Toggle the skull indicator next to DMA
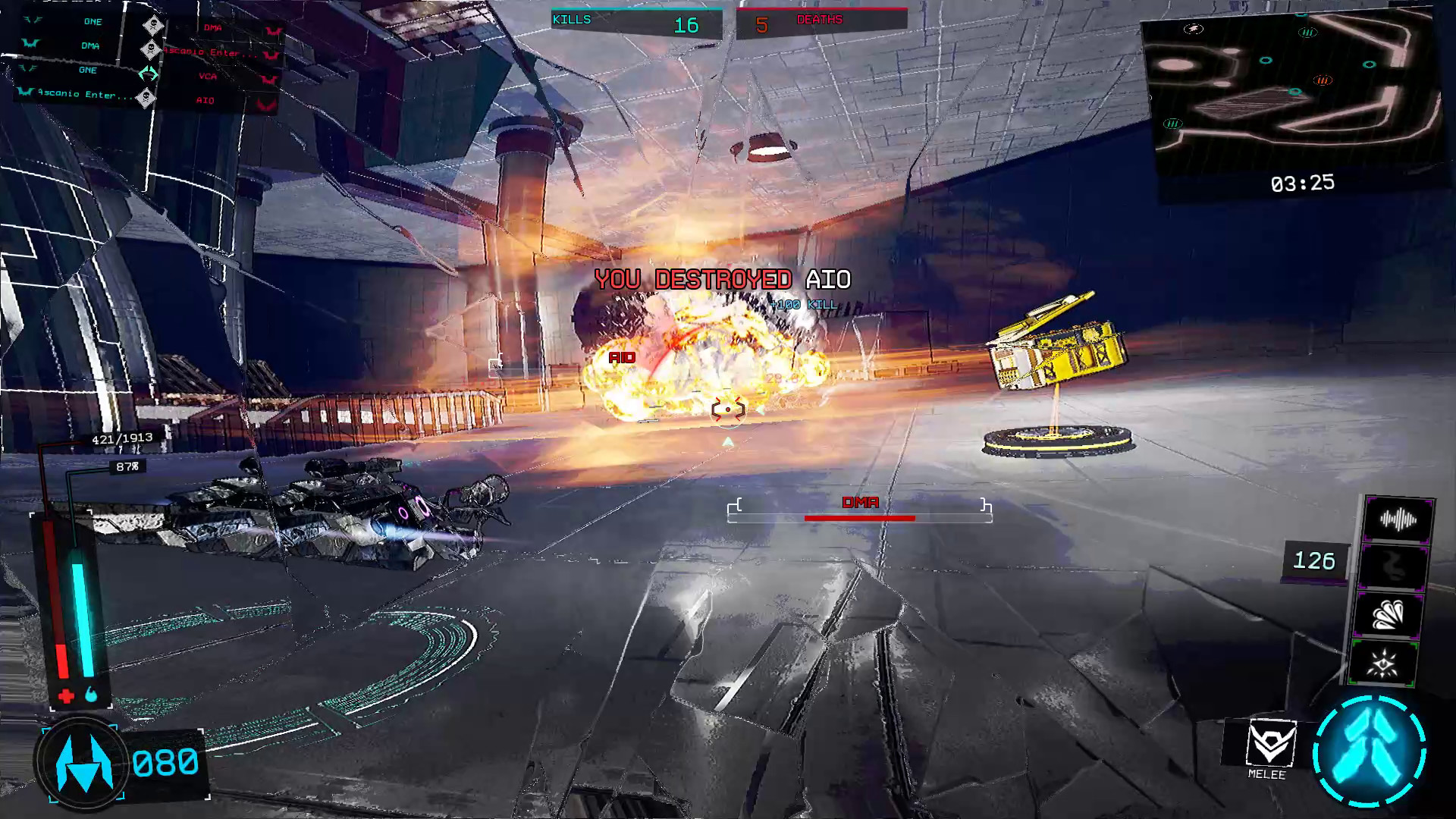 [151, 49]
